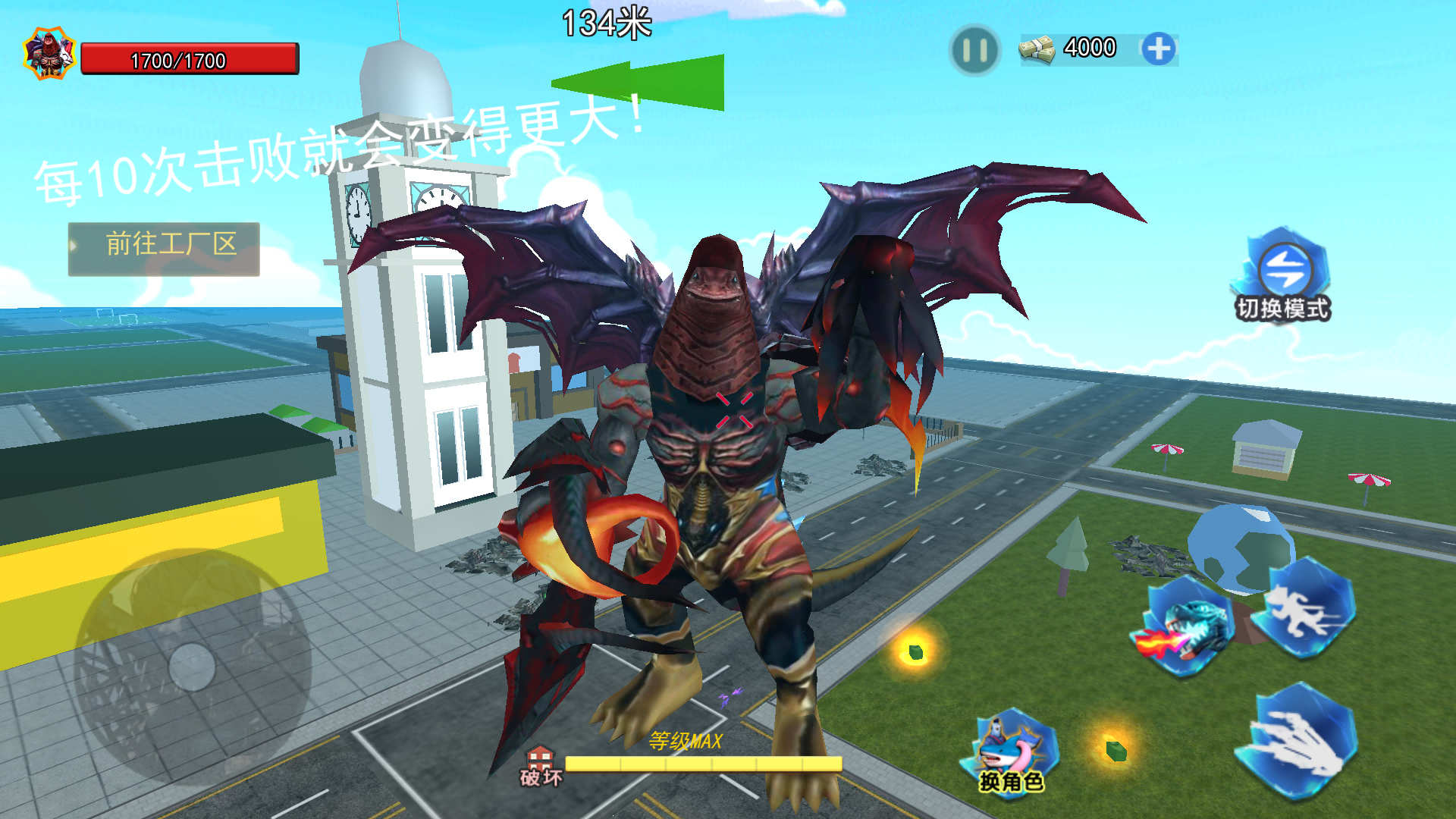Tap the switch mode (切换模式) button
This screenshot has height=819, width=1456.
point(1285,275)
